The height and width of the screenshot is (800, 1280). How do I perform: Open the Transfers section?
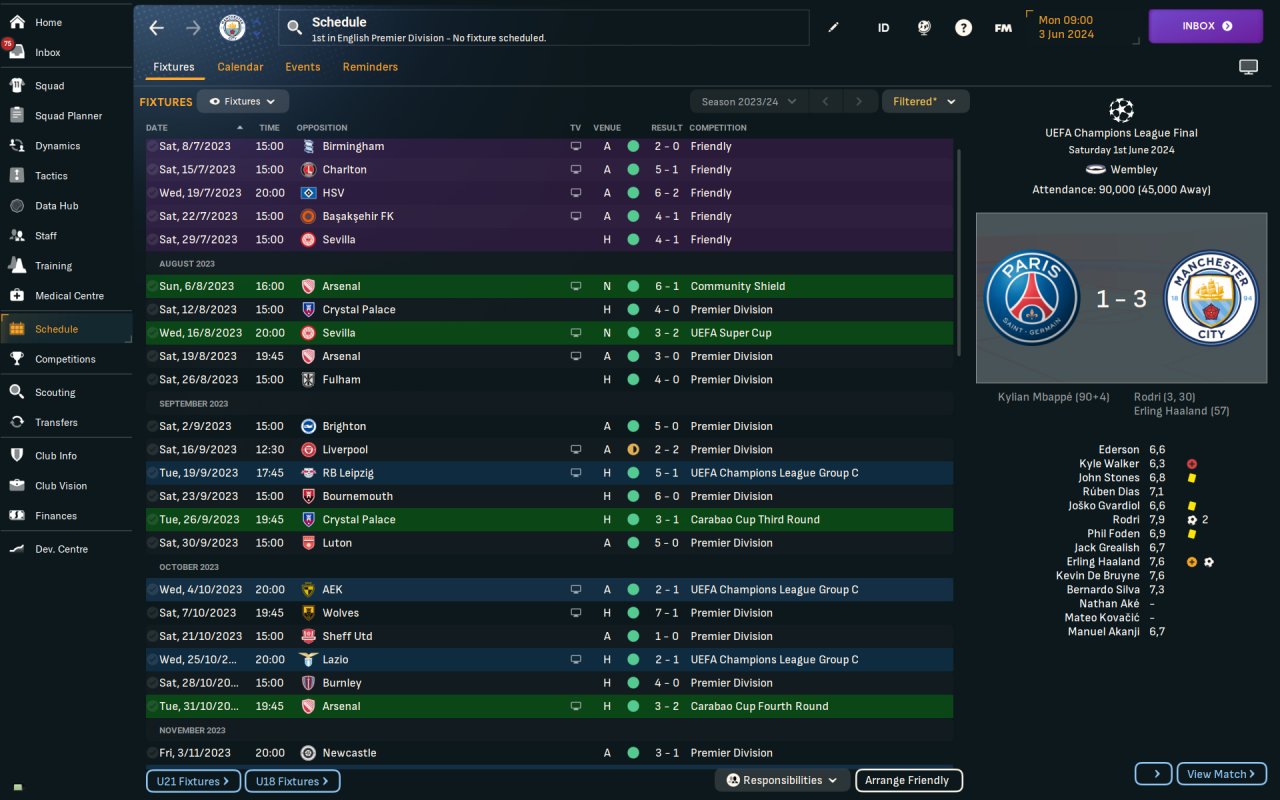pos(56,422)
